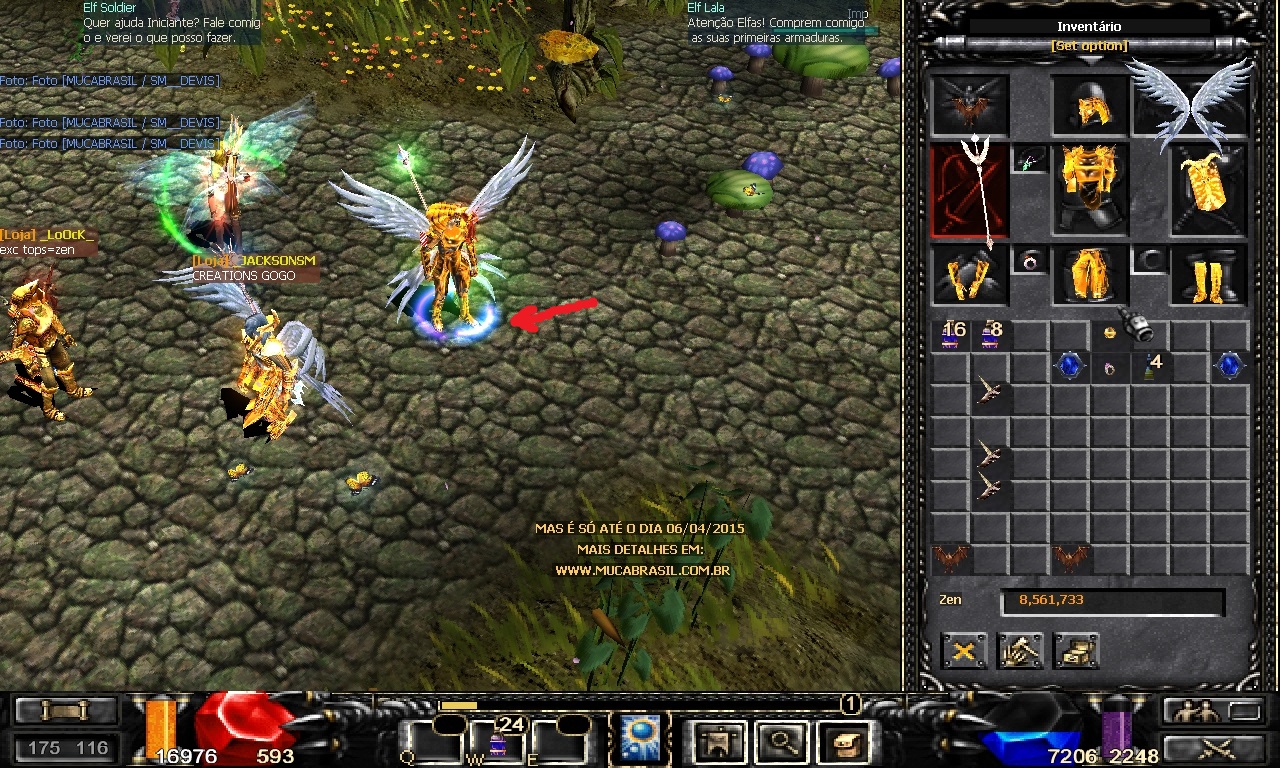The height and width of the screenshot is (768, 1280).
Task: Select the equipped golden helmet slot
Action: coord(1089,105)
